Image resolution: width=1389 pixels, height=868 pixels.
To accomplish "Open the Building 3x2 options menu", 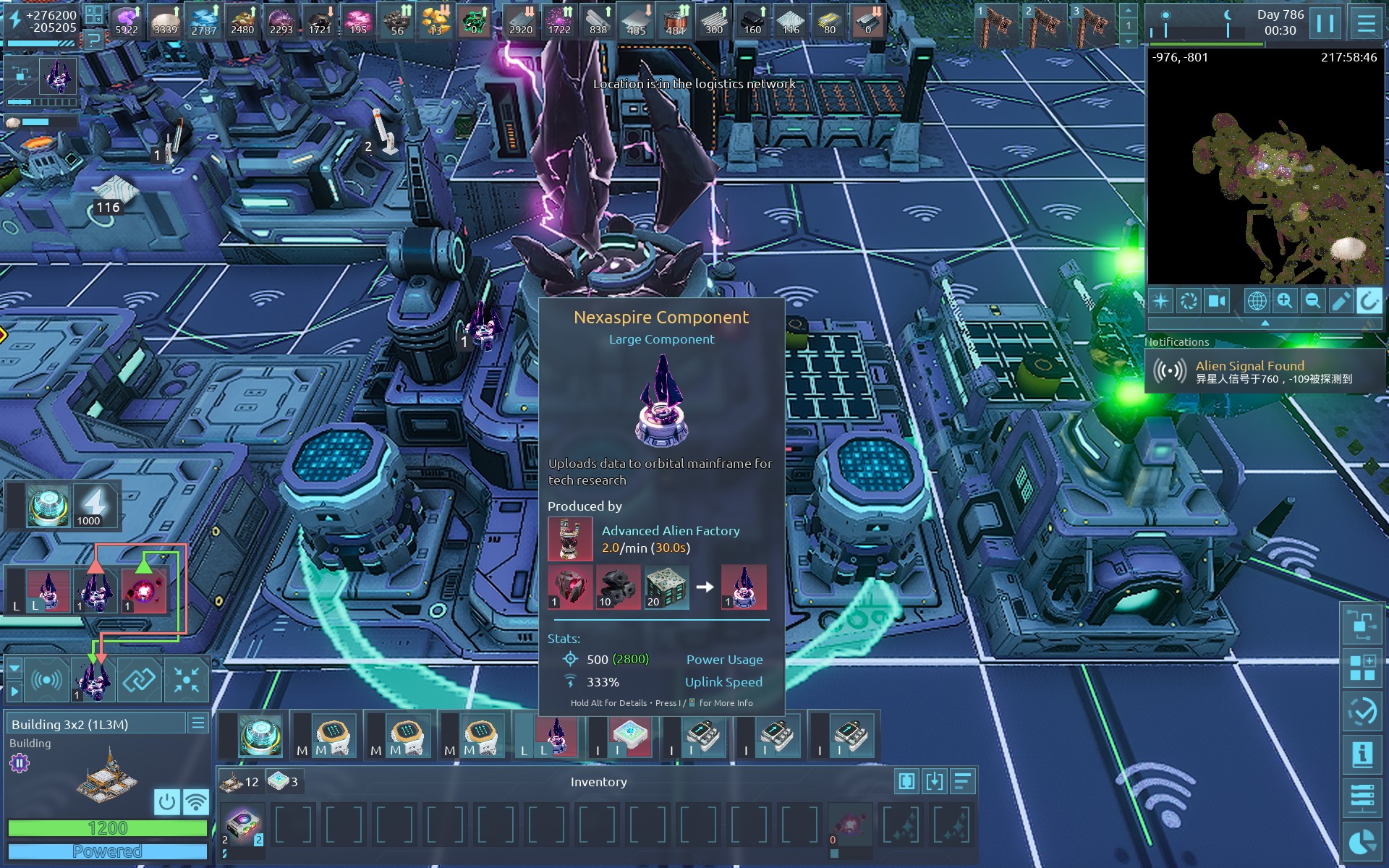I will tap(197, 723).
